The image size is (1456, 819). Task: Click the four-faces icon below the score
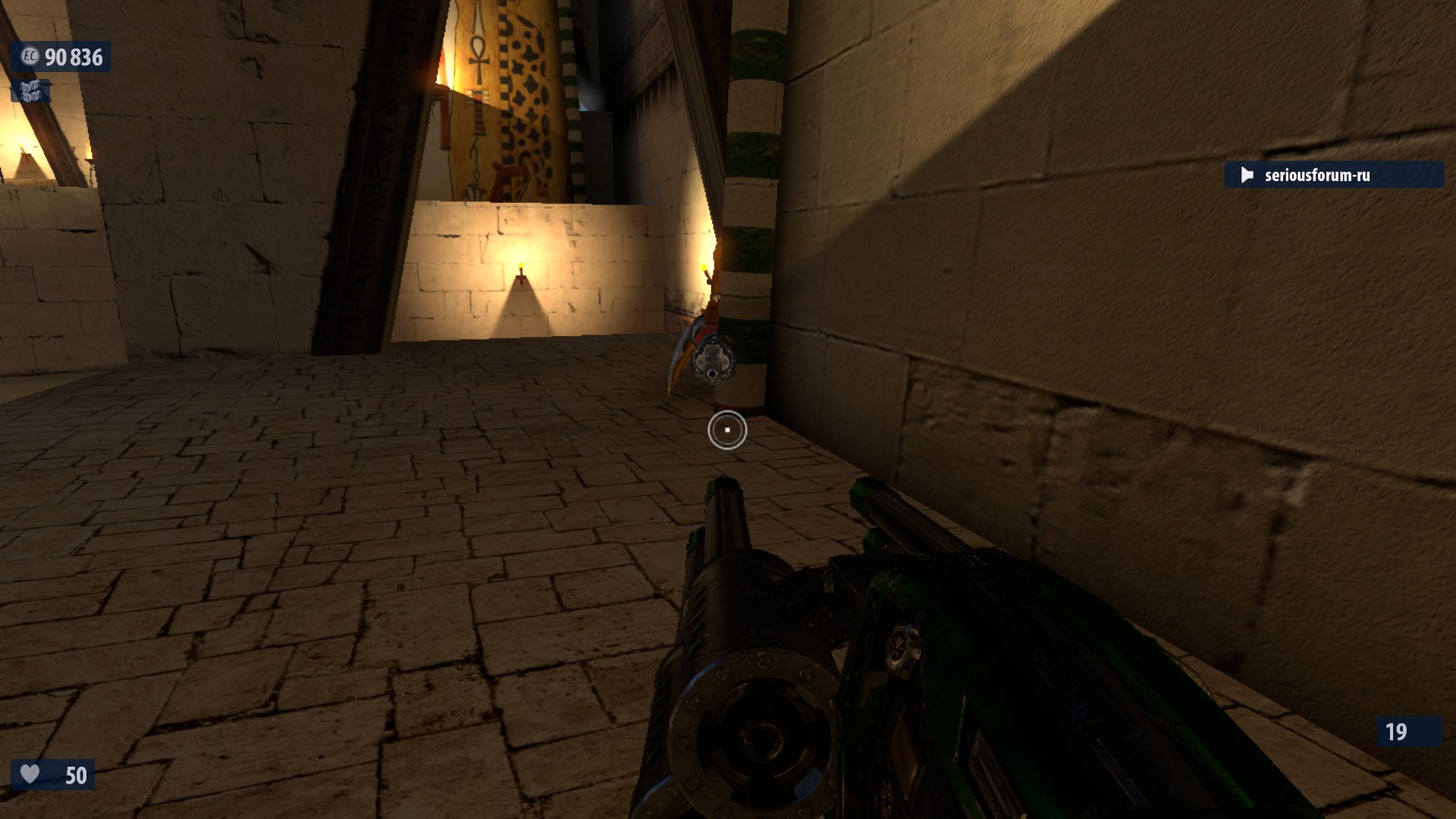pos(30,92)
